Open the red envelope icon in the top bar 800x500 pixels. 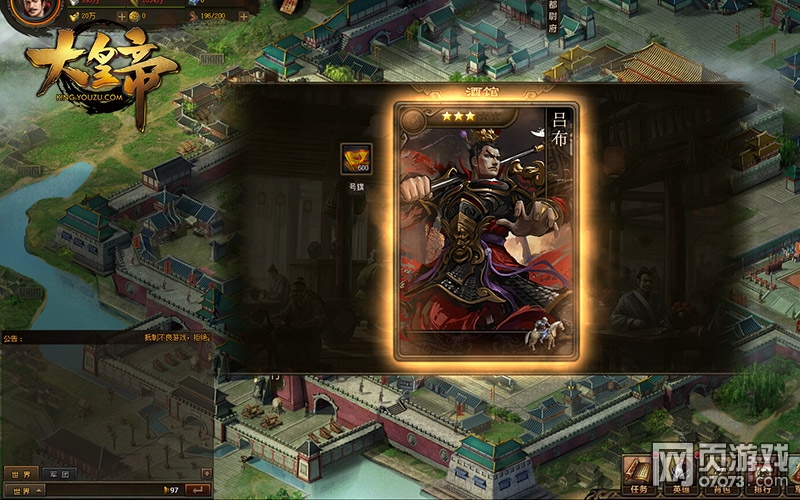click(x=287, y=8)
